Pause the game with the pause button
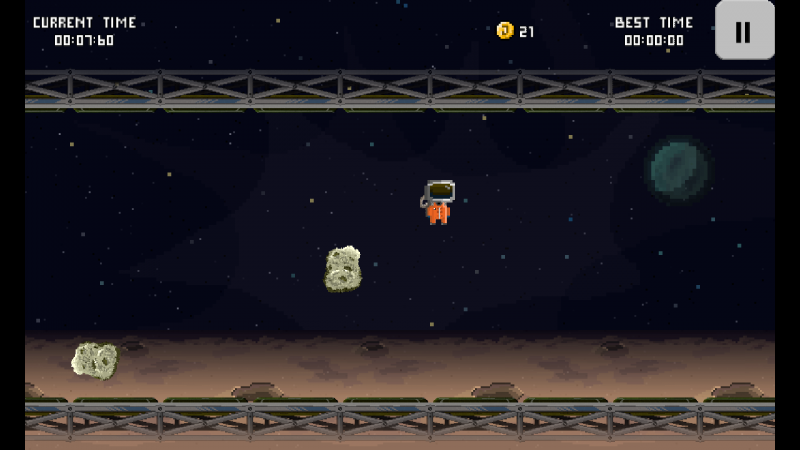Viewport: 800px width, 450px height. [744, 31]
